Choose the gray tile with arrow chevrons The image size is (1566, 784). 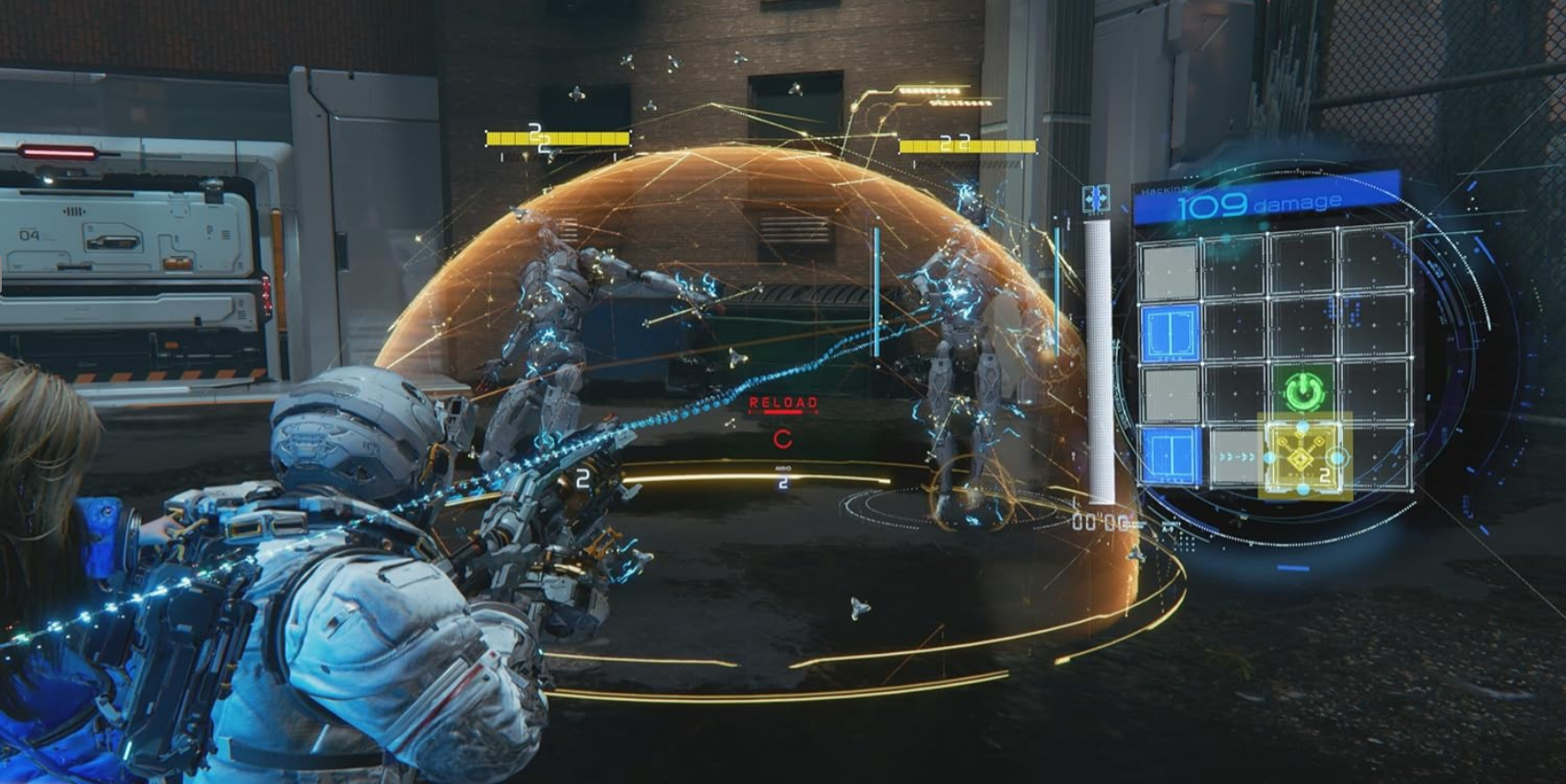[x=1235, y=457]
